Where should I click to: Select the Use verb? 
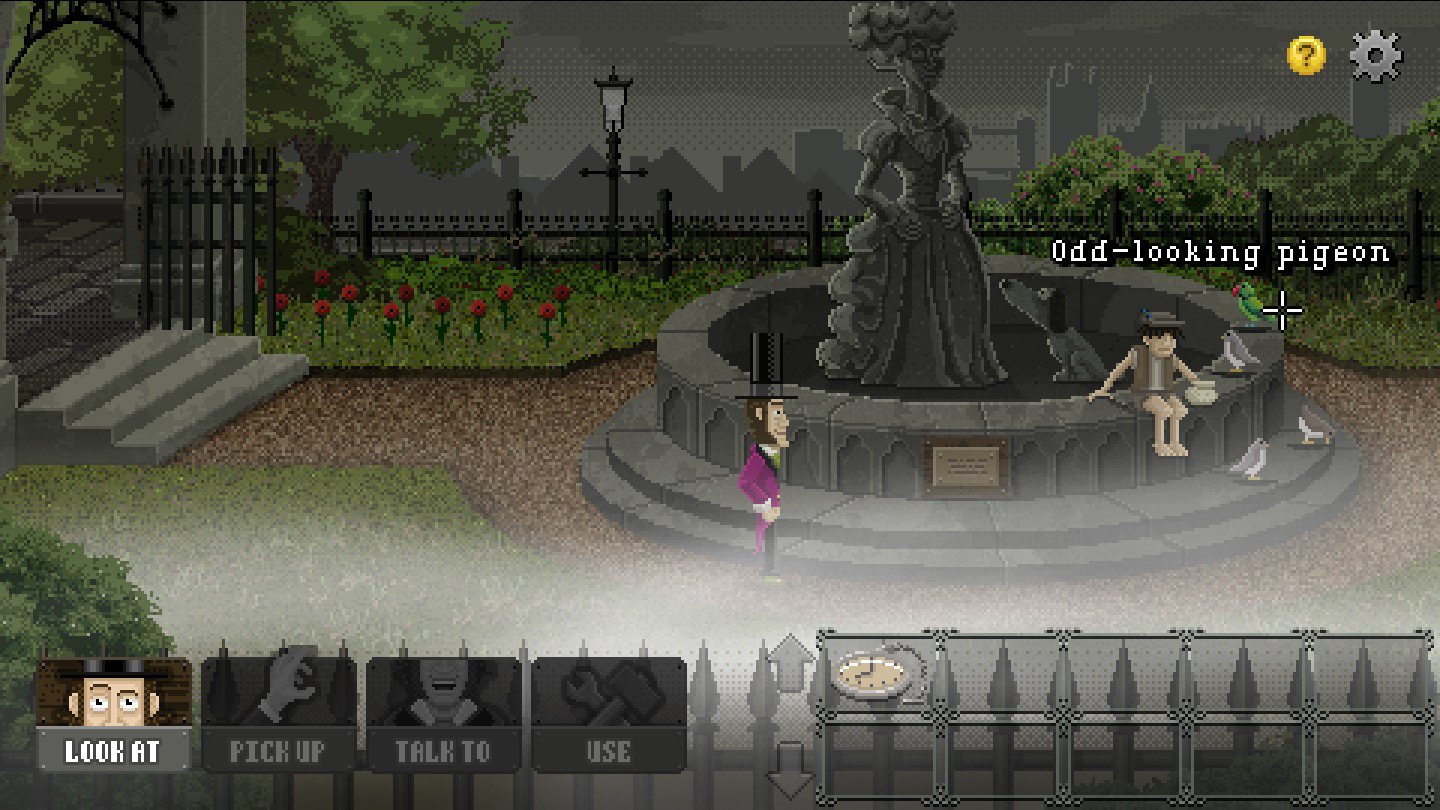point(608,714)
